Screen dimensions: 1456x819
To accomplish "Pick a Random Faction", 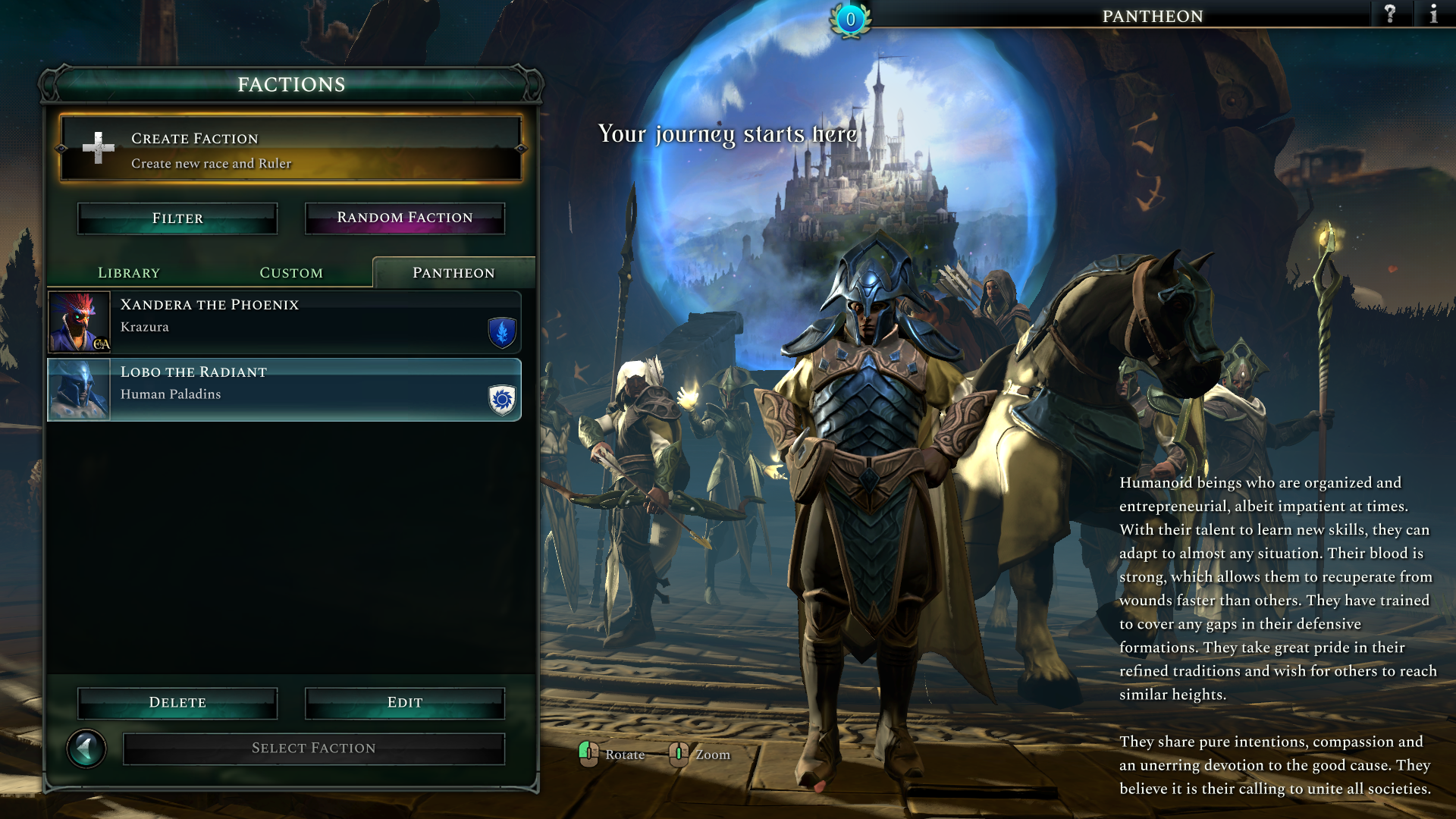I will (x=404, y=218).
